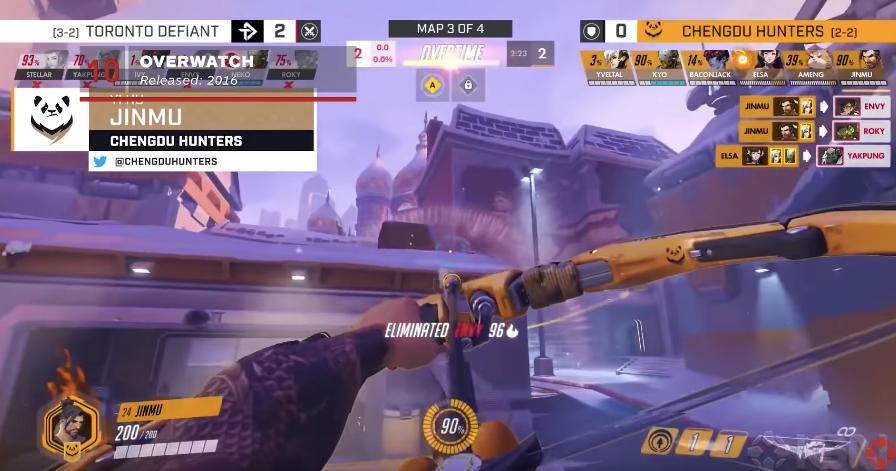896x471 pixels.
Task: Click the Chengdu Hunters defense shield icon
Action: (590, 31)
